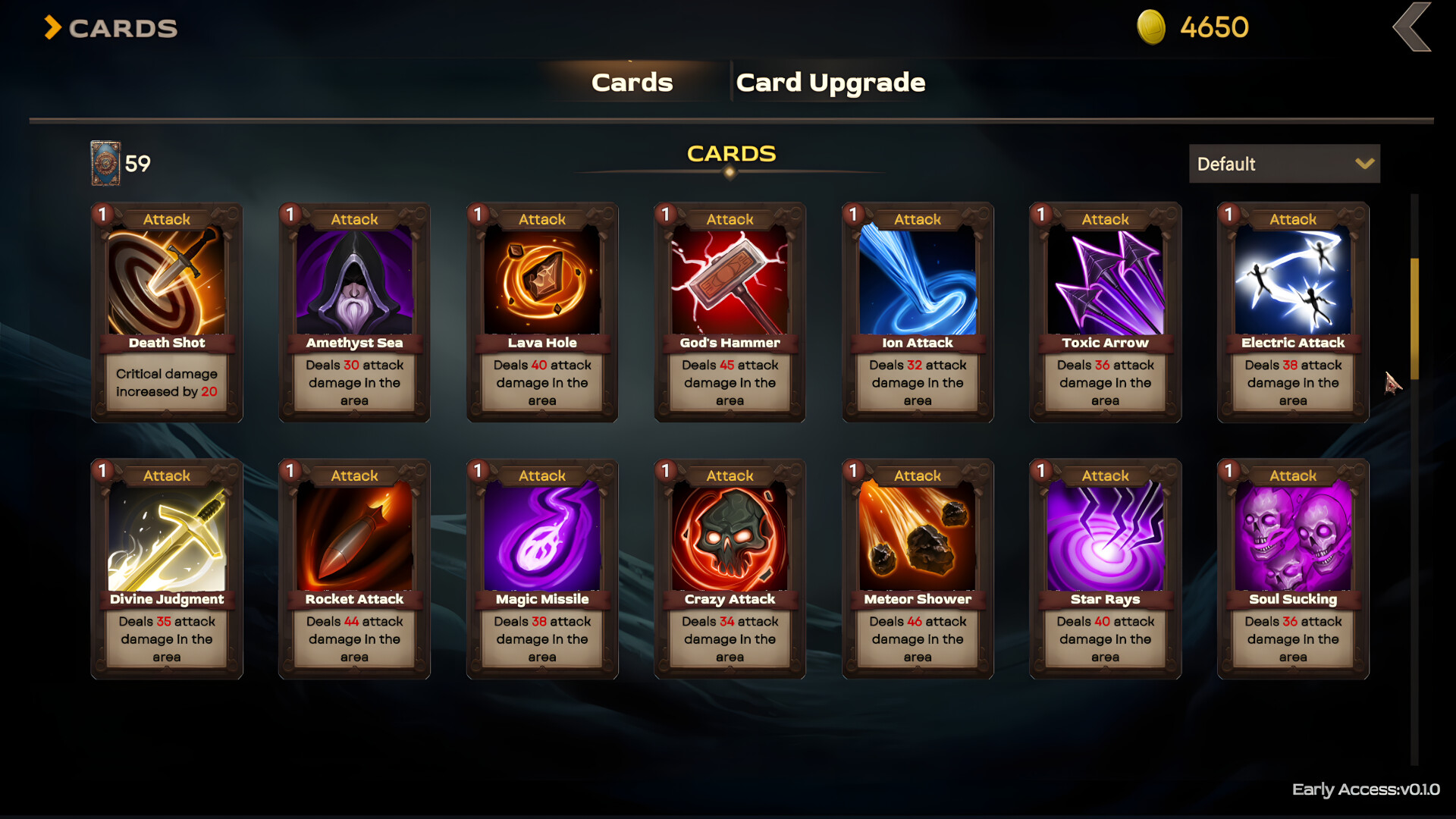Screen dimensions: 1456x819
Task: Select the Ion Attack card
Action: pos(916,311)
